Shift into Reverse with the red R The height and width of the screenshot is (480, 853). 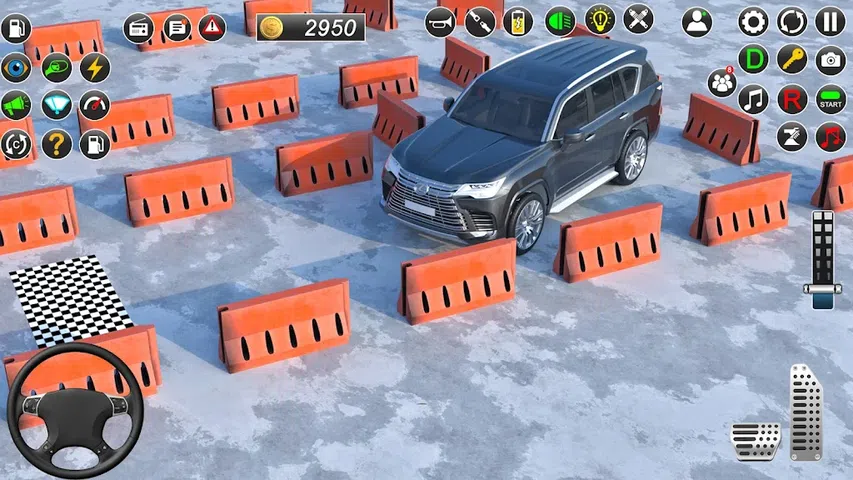(792, 99)
